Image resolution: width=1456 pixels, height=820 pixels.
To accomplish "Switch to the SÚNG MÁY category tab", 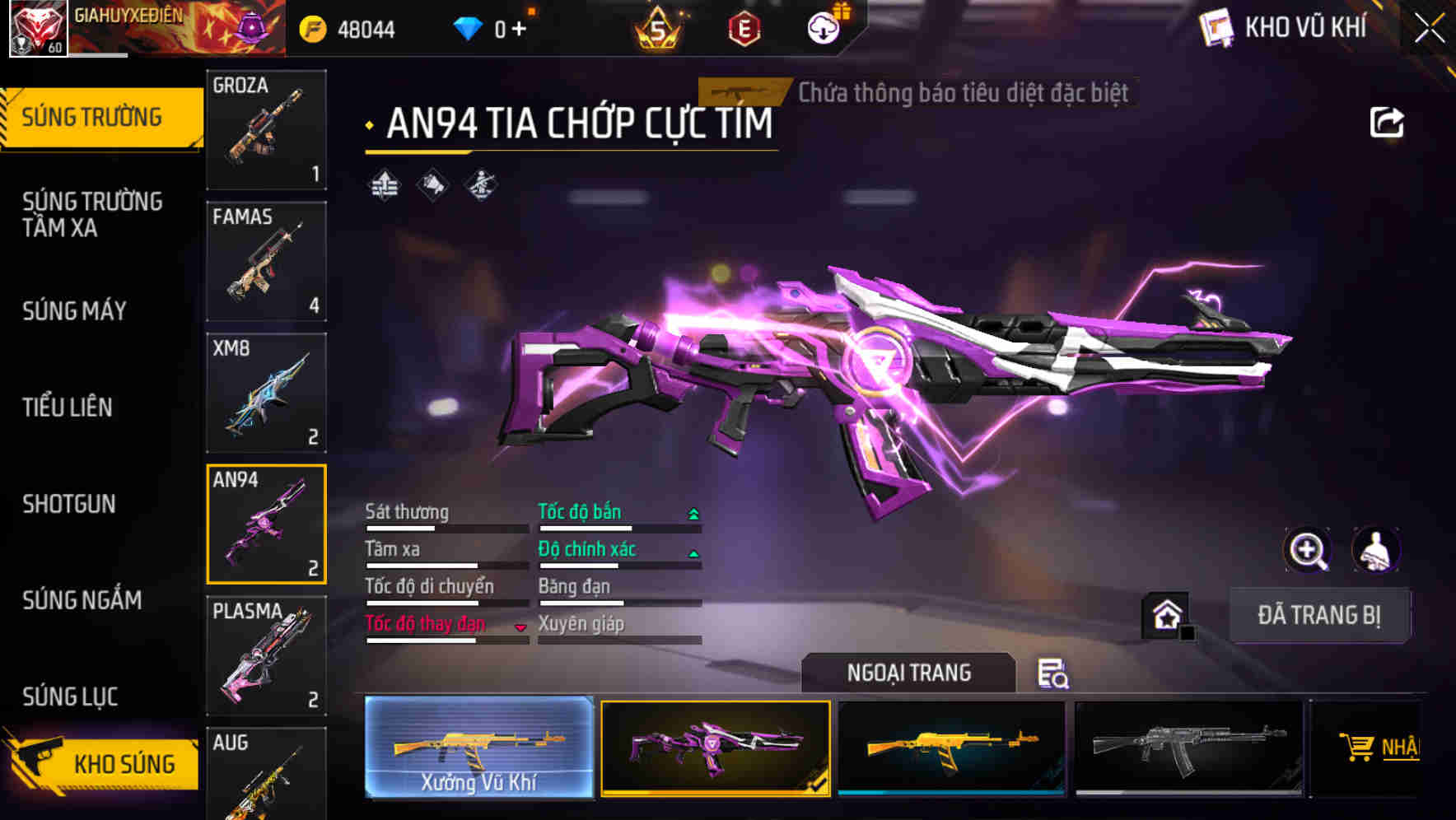I will point(74,311).
